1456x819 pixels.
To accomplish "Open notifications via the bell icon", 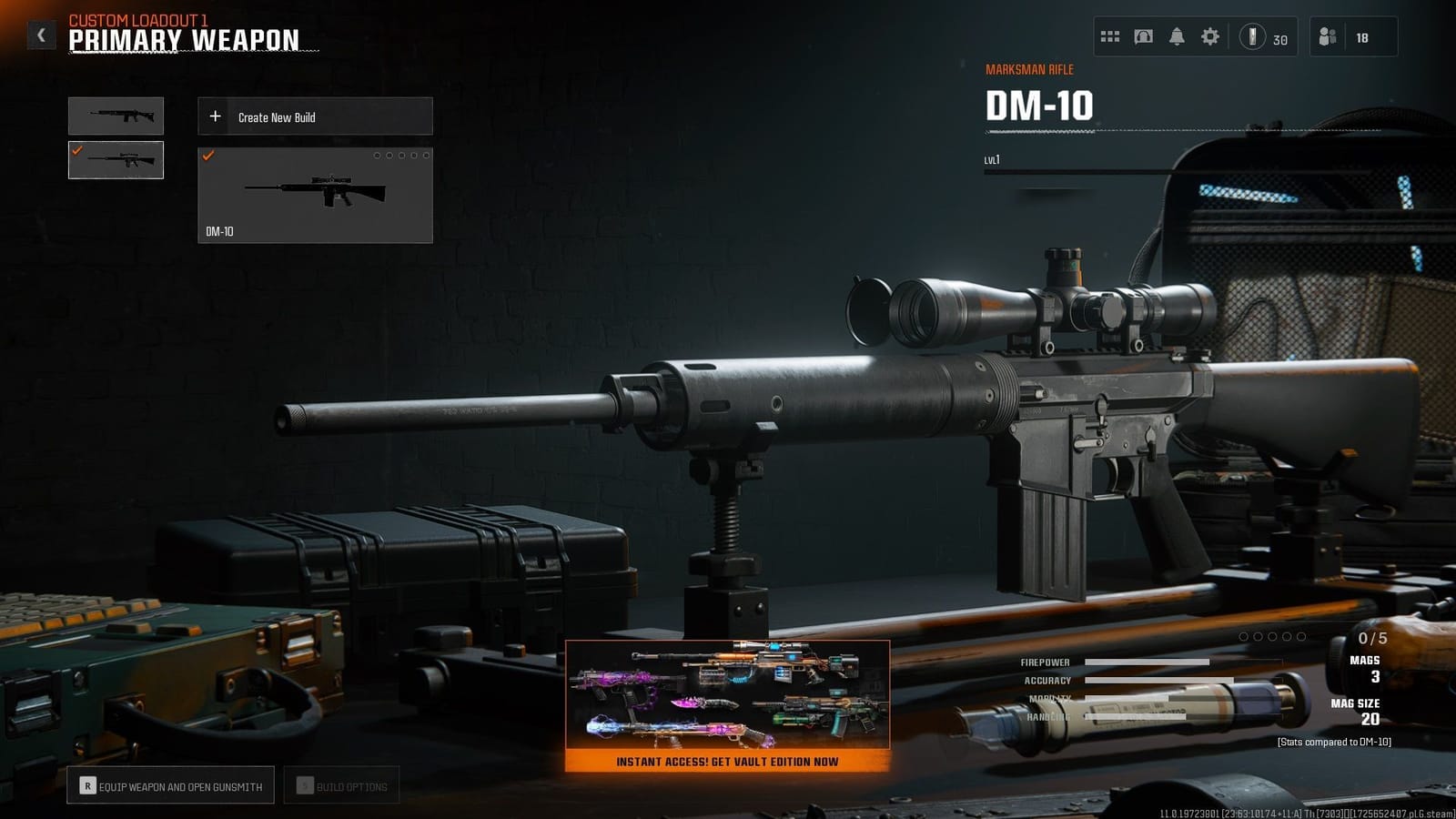I will click(x=1177, y=36).
